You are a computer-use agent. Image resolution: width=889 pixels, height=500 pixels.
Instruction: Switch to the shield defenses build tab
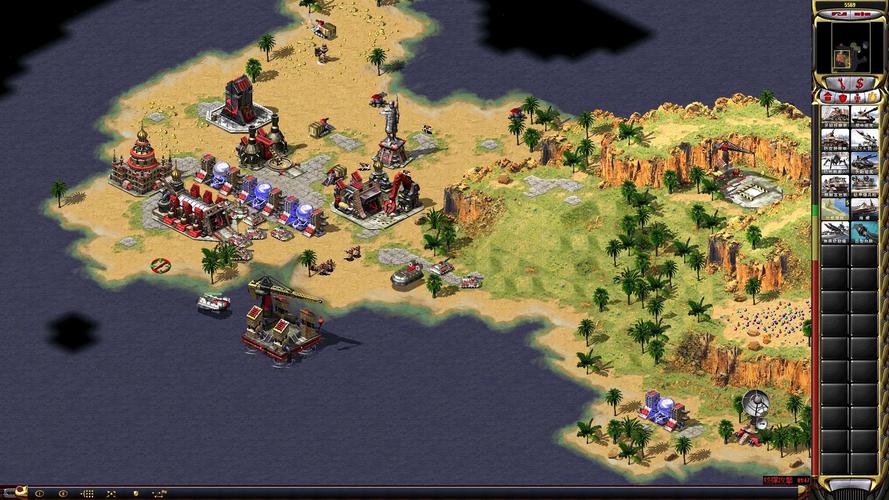pyautogui.click(x=842, y=97)
